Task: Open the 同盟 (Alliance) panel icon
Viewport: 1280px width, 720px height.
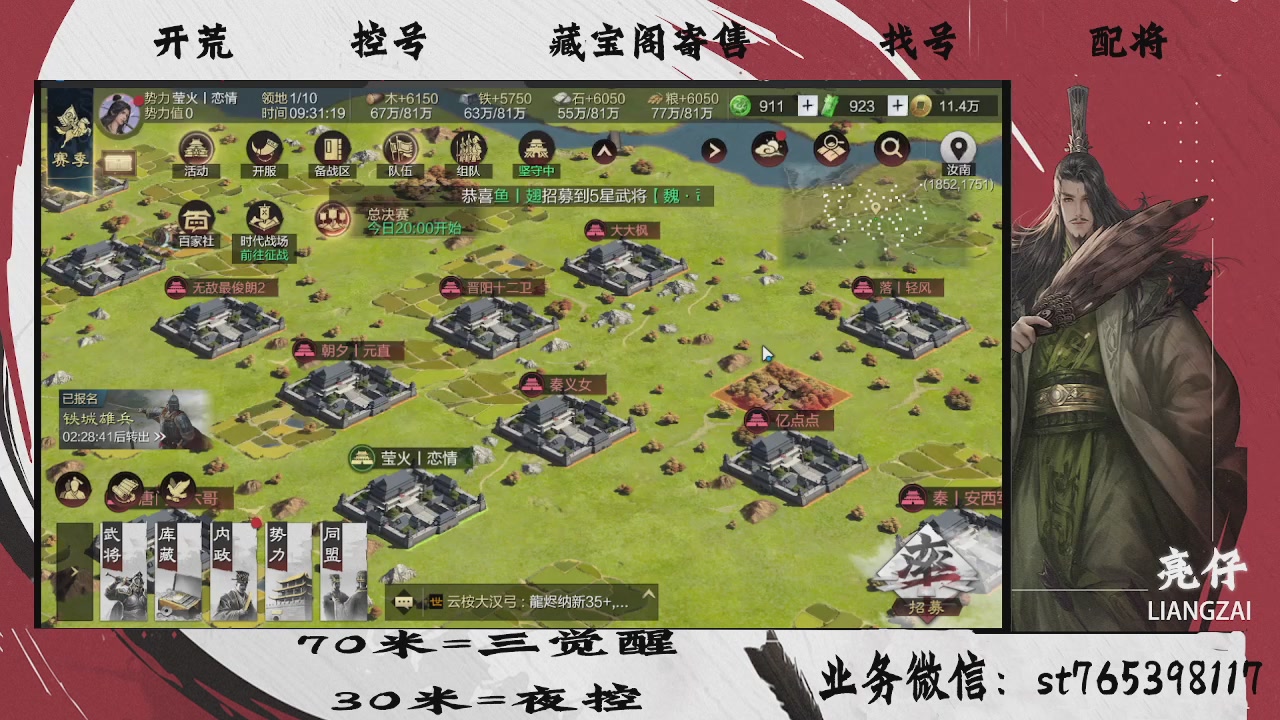Action: [343, 572]
